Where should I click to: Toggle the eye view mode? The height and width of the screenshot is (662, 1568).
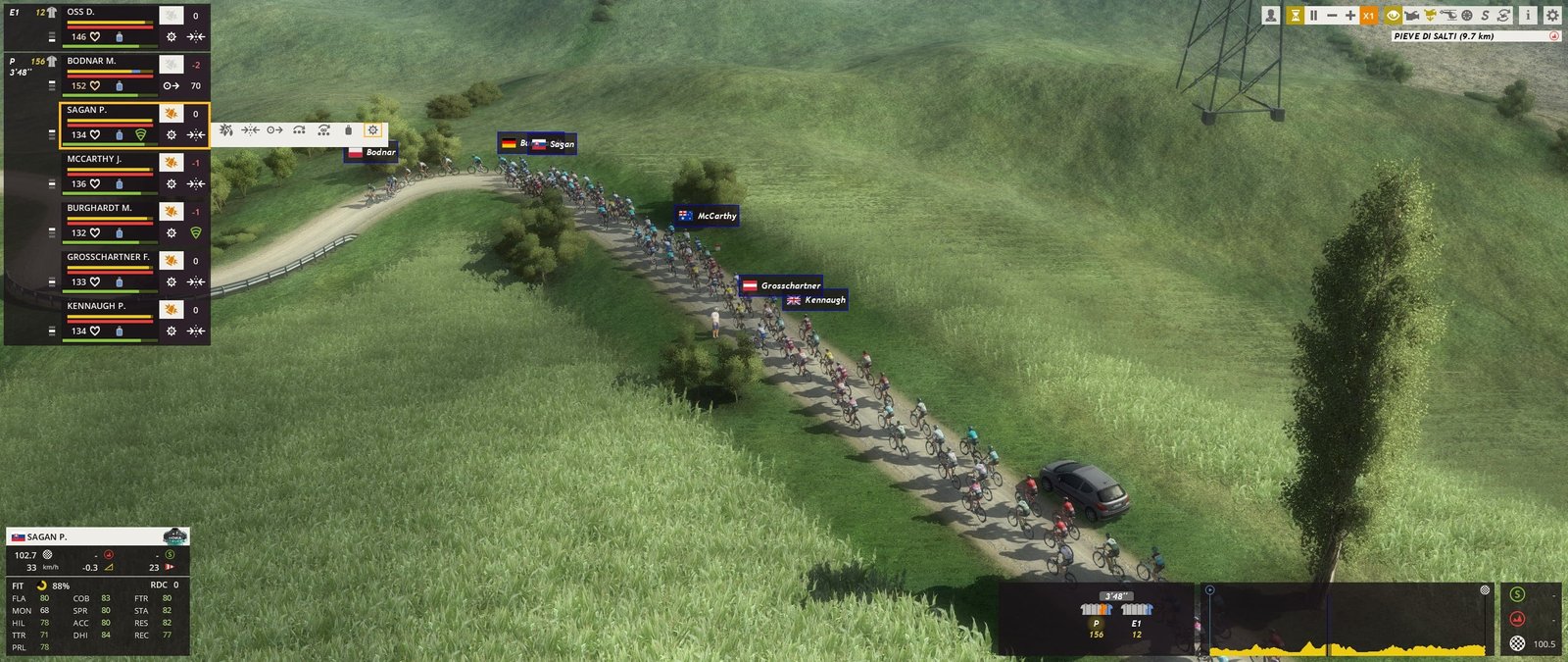click(1393, 16)
